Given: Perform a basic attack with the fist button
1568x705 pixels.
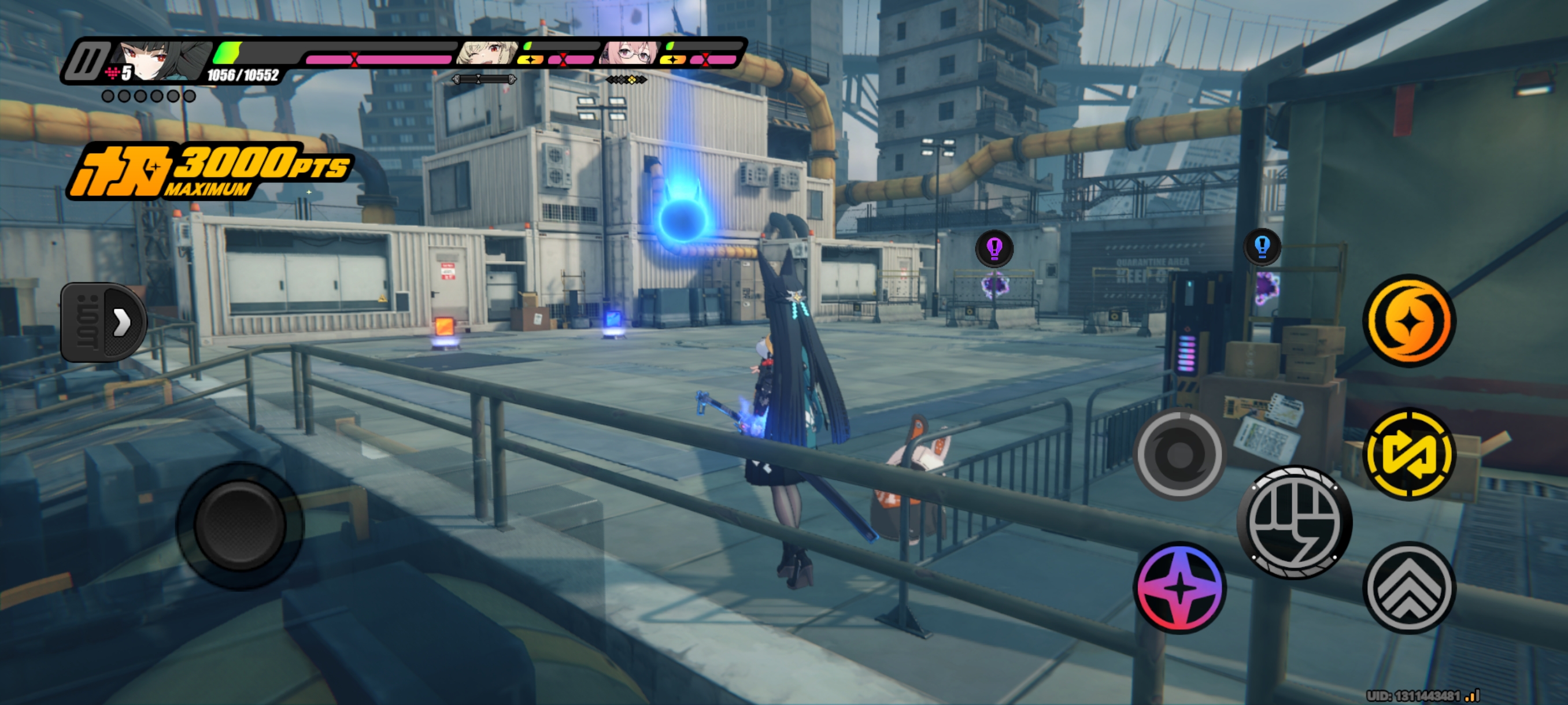Looking at the screenshot, I should 1295,522.
